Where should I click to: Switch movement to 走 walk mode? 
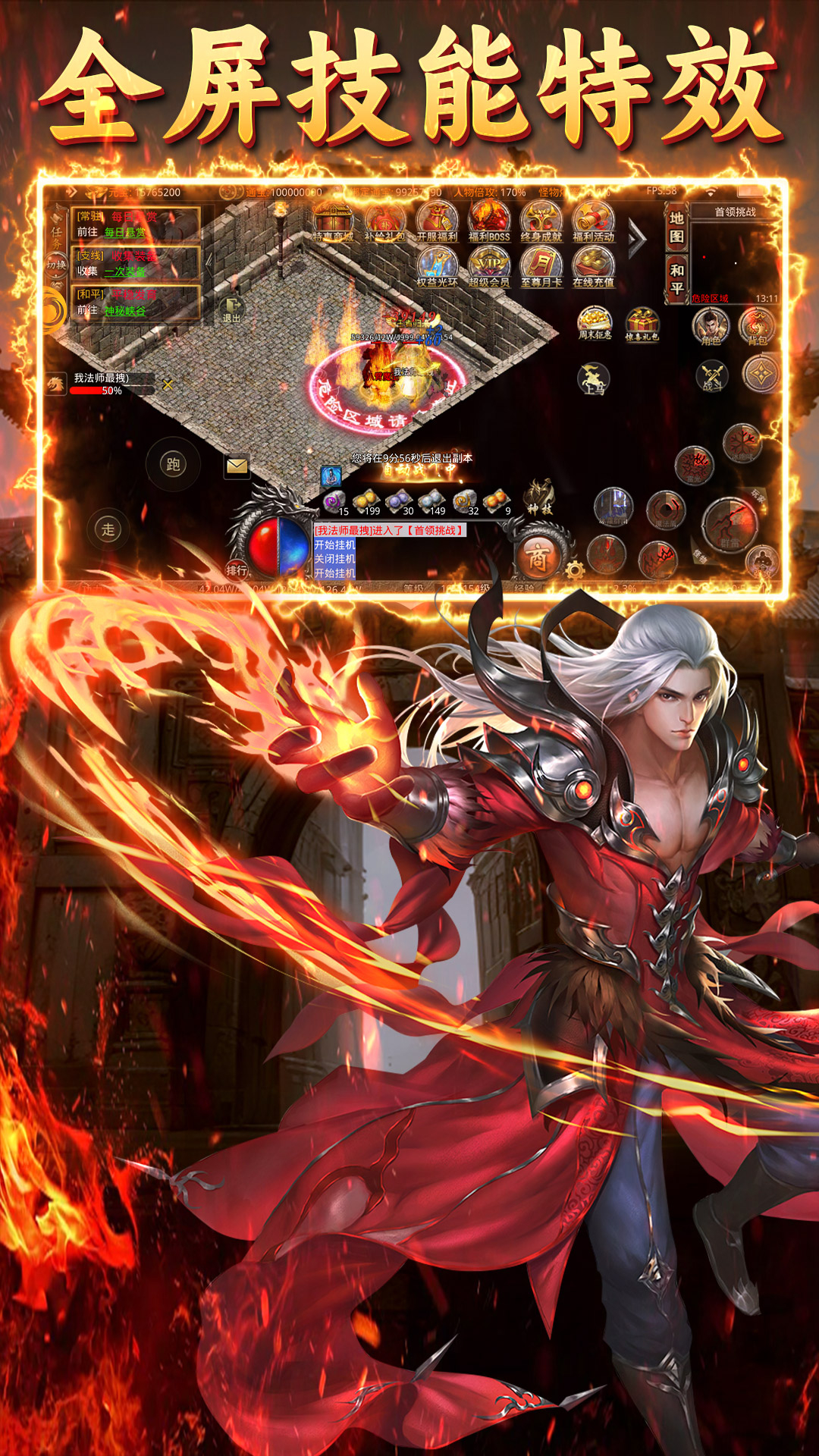pyautogui.click(x=108, y=529)
